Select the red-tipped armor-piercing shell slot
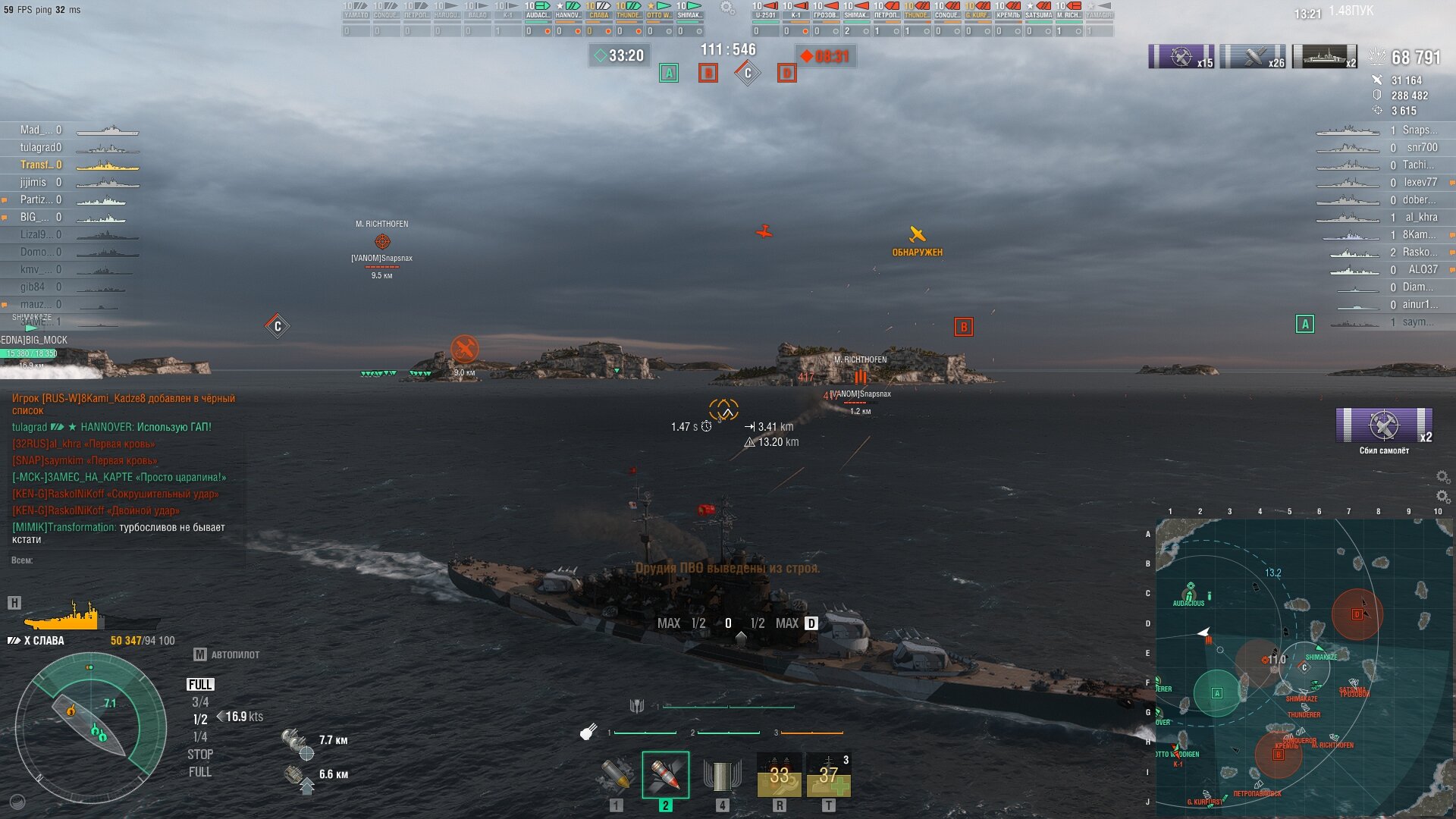This screenshot has width=1456, height=819. point(665,775)
